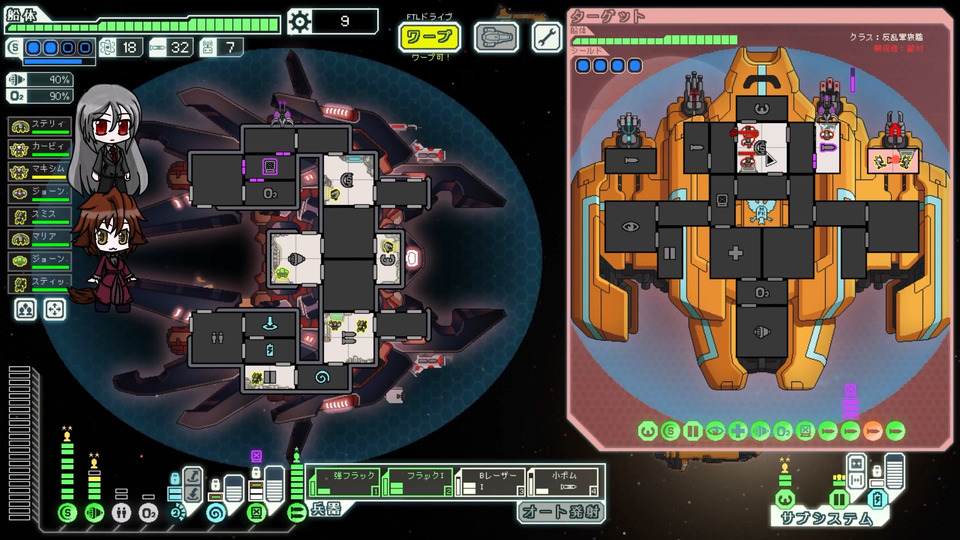Select the 強フラック weapon slot

pyautogui.click(x=346, y=482)
